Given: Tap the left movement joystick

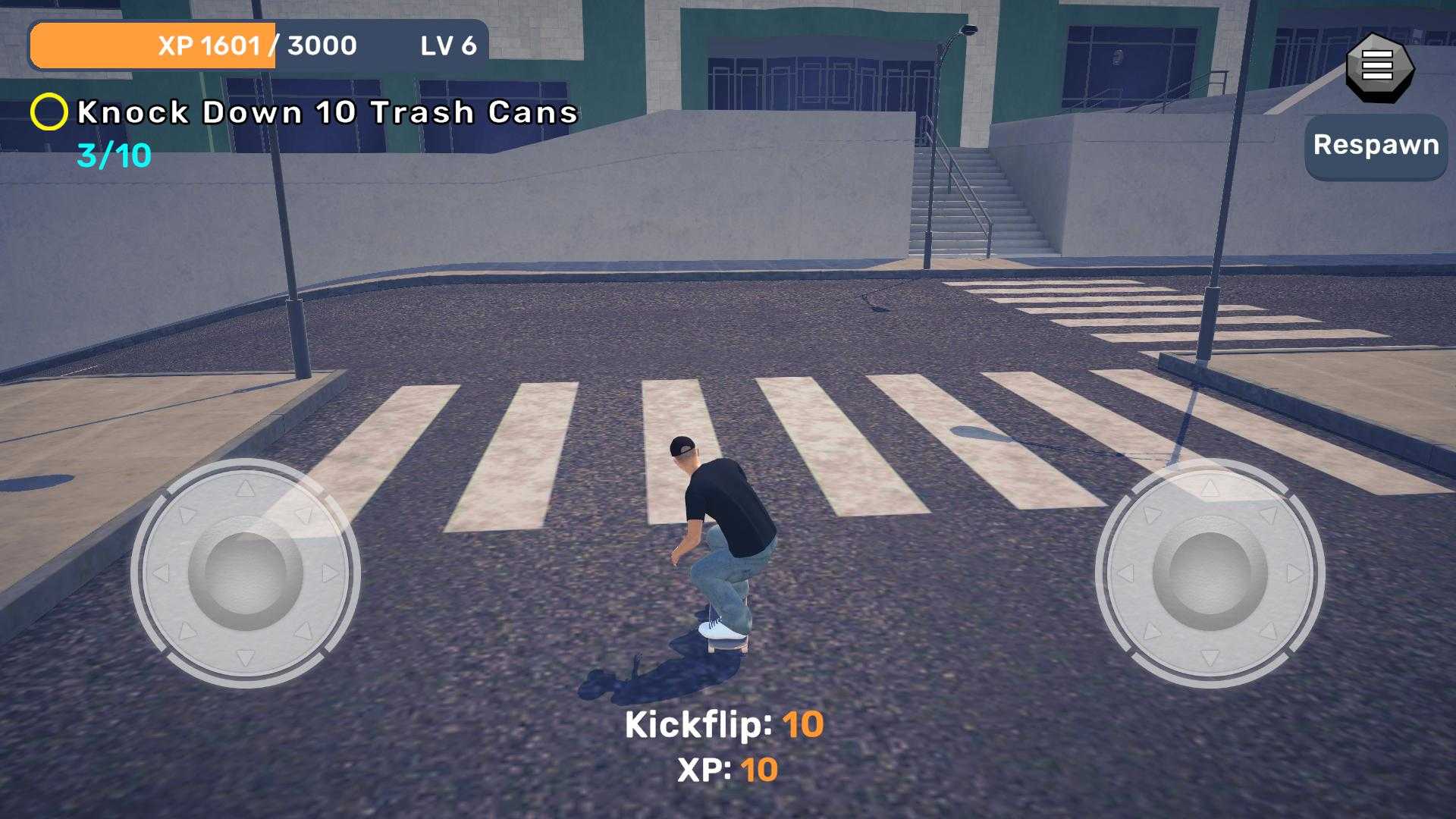Looking at the screenshot, I should [245, 573].
